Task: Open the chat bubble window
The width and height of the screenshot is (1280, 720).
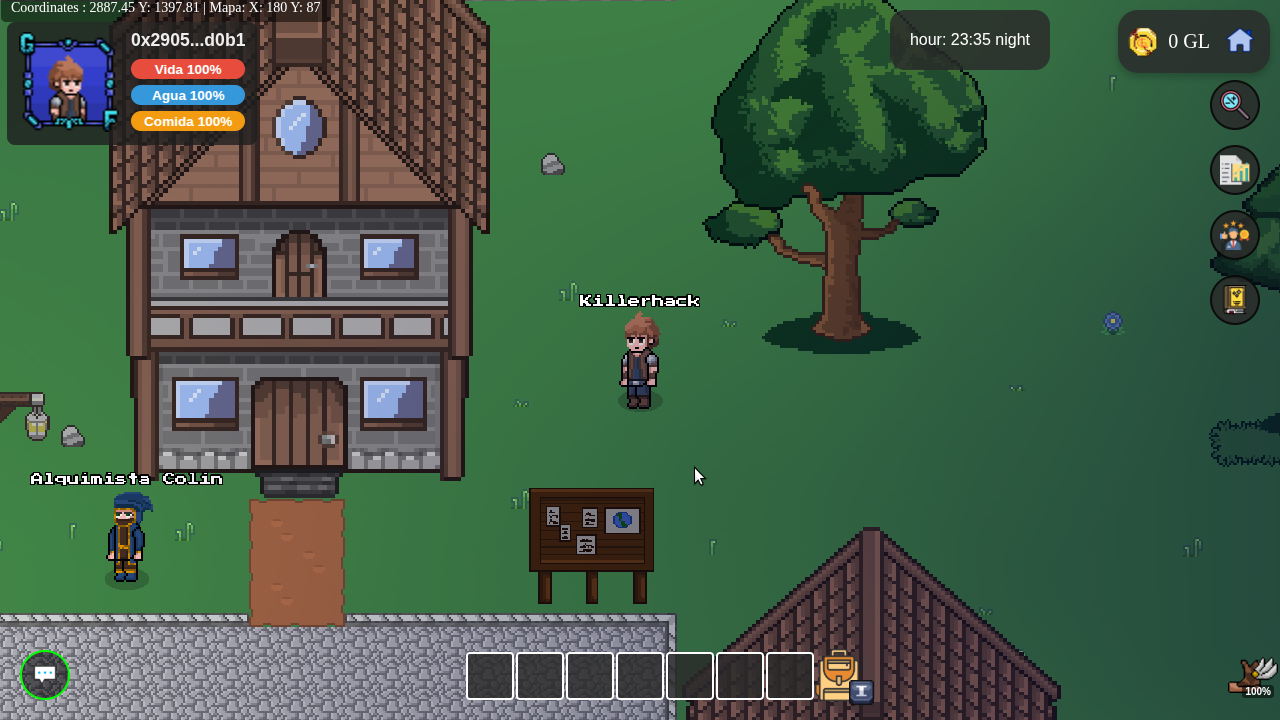Action: pos(44,675)
